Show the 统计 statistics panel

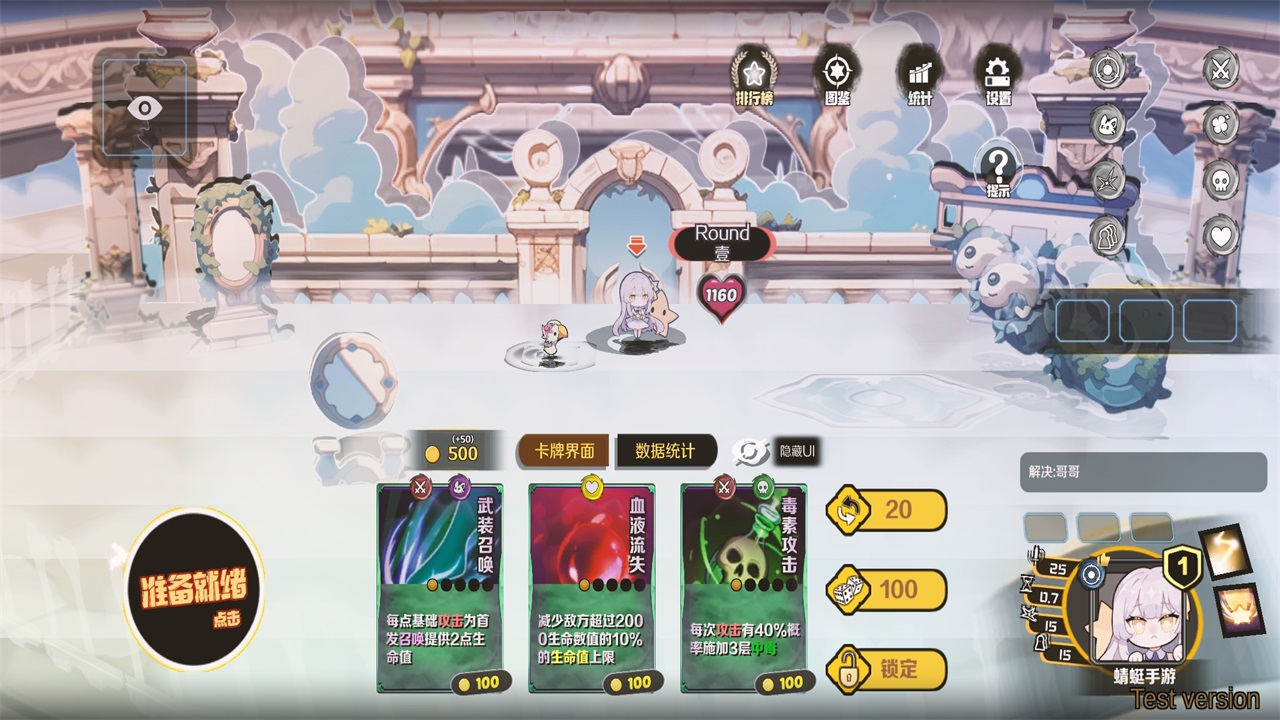click(x=919, y=76)
